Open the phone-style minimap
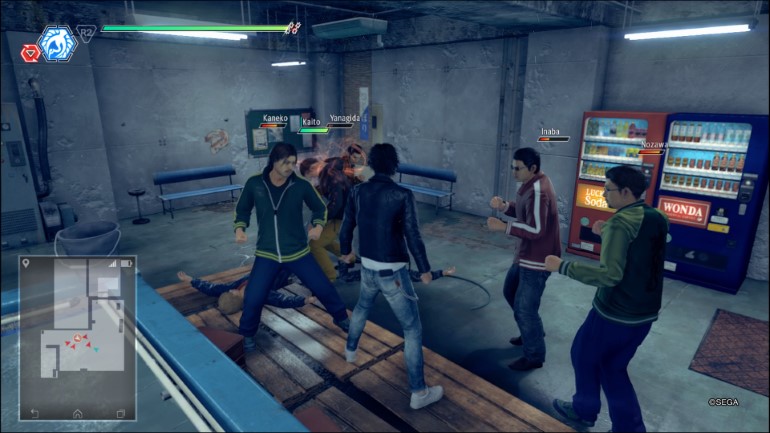The width and height of the screenshot is (770, 433). 78,338
